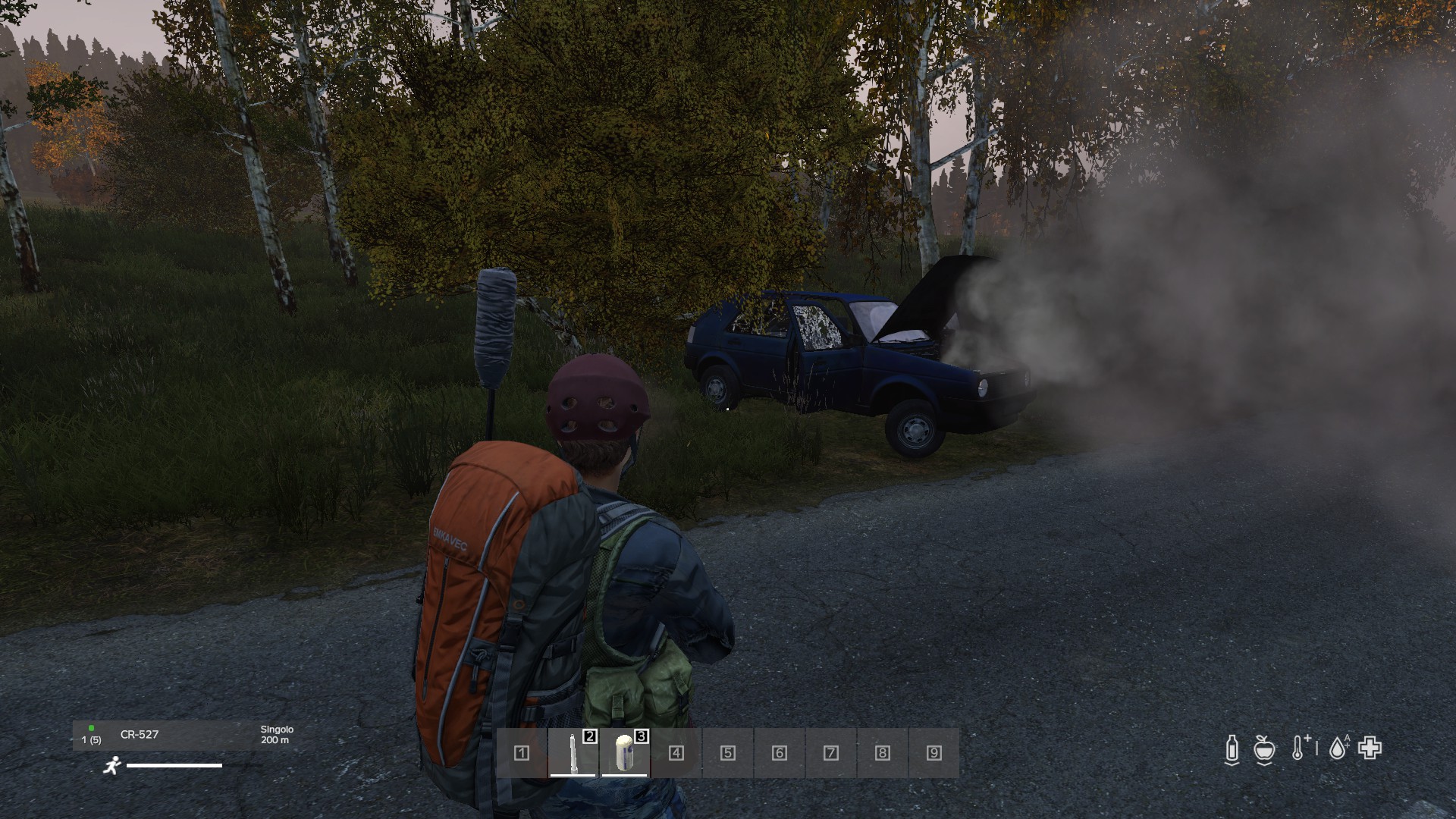Click hotbar slot 8

883,753
